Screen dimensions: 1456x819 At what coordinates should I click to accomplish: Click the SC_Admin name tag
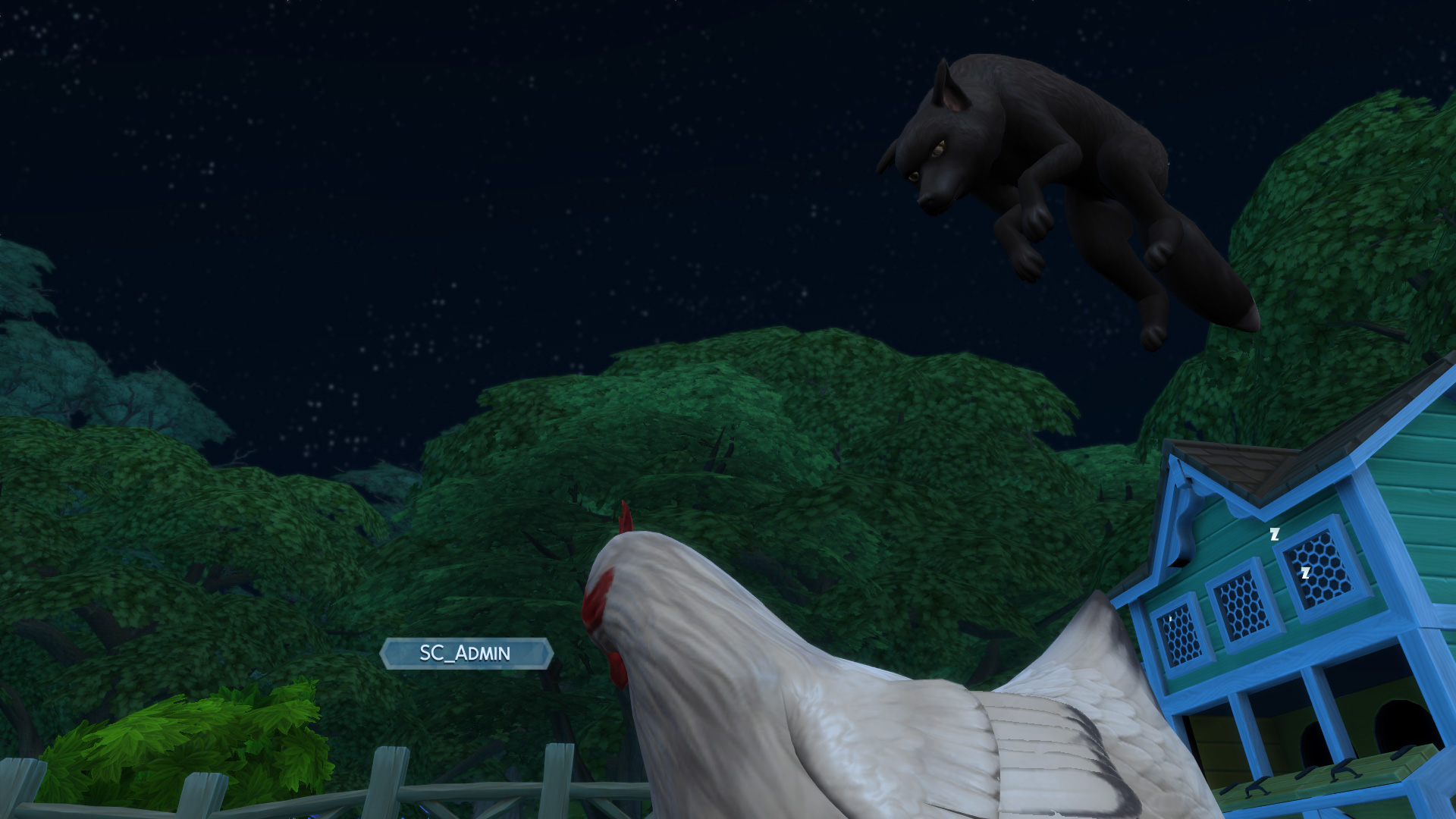pos(466,654)
